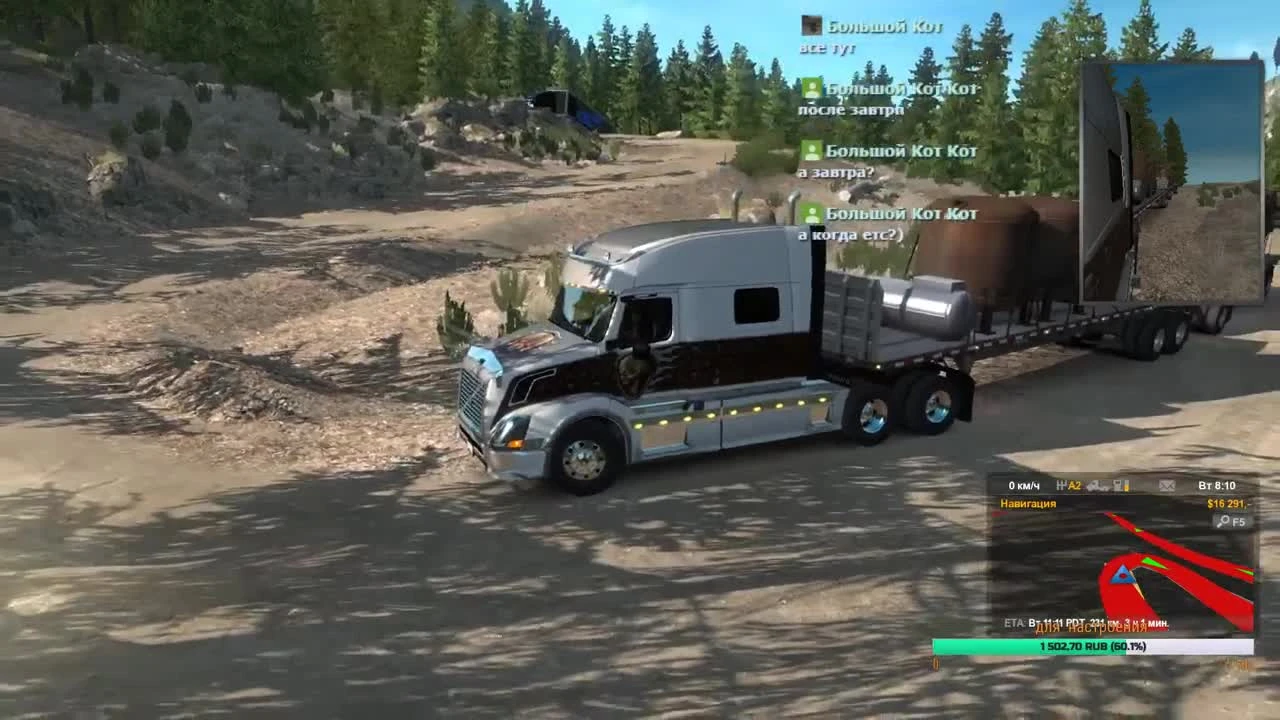The height and width of the screenshot is (720, 1280).
Task: Open the mail envelope icon in HUD
Action: point(1165,484)
